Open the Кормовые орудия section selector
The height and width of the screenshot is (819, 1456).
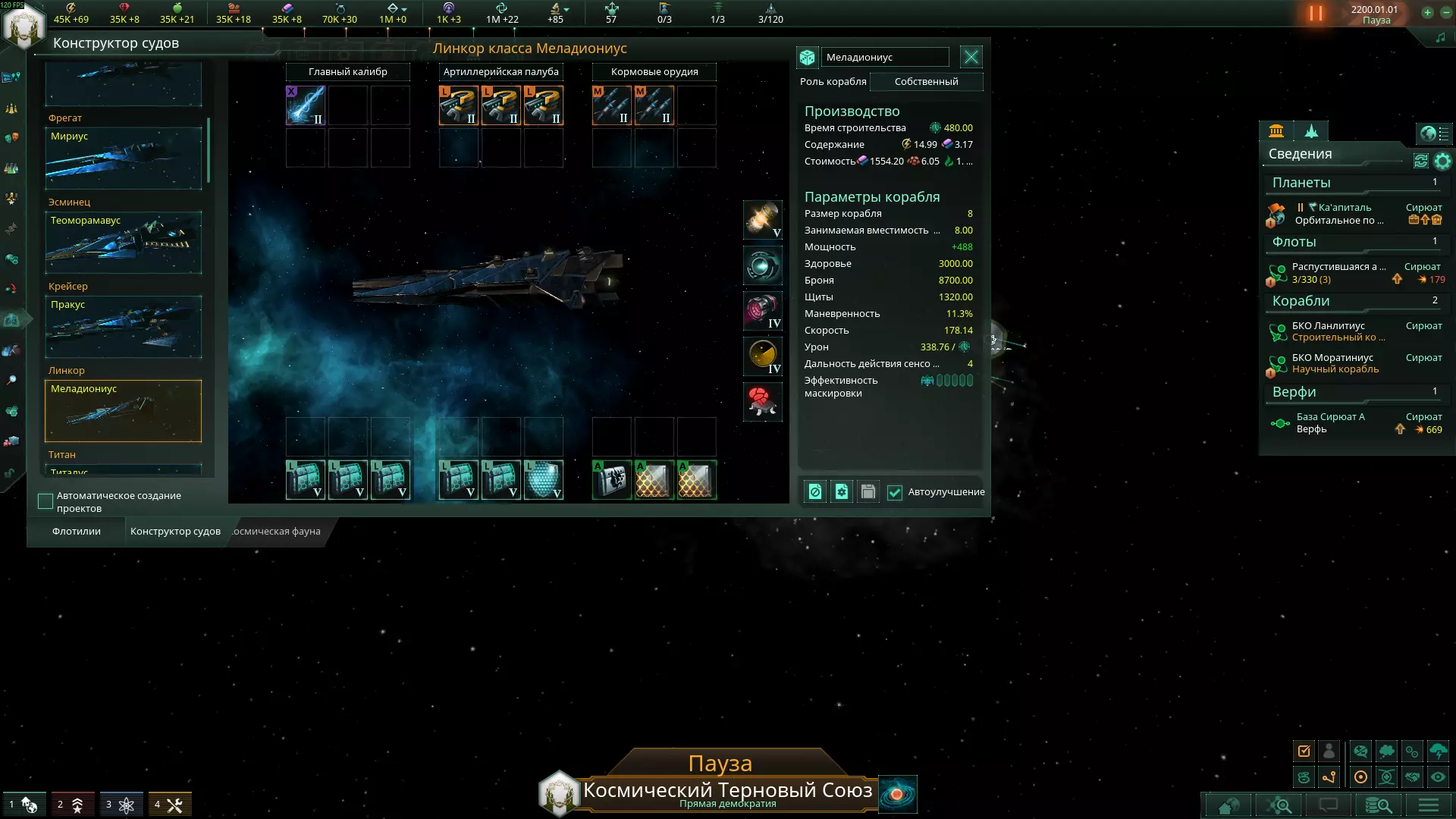click(x=654, y=71)
